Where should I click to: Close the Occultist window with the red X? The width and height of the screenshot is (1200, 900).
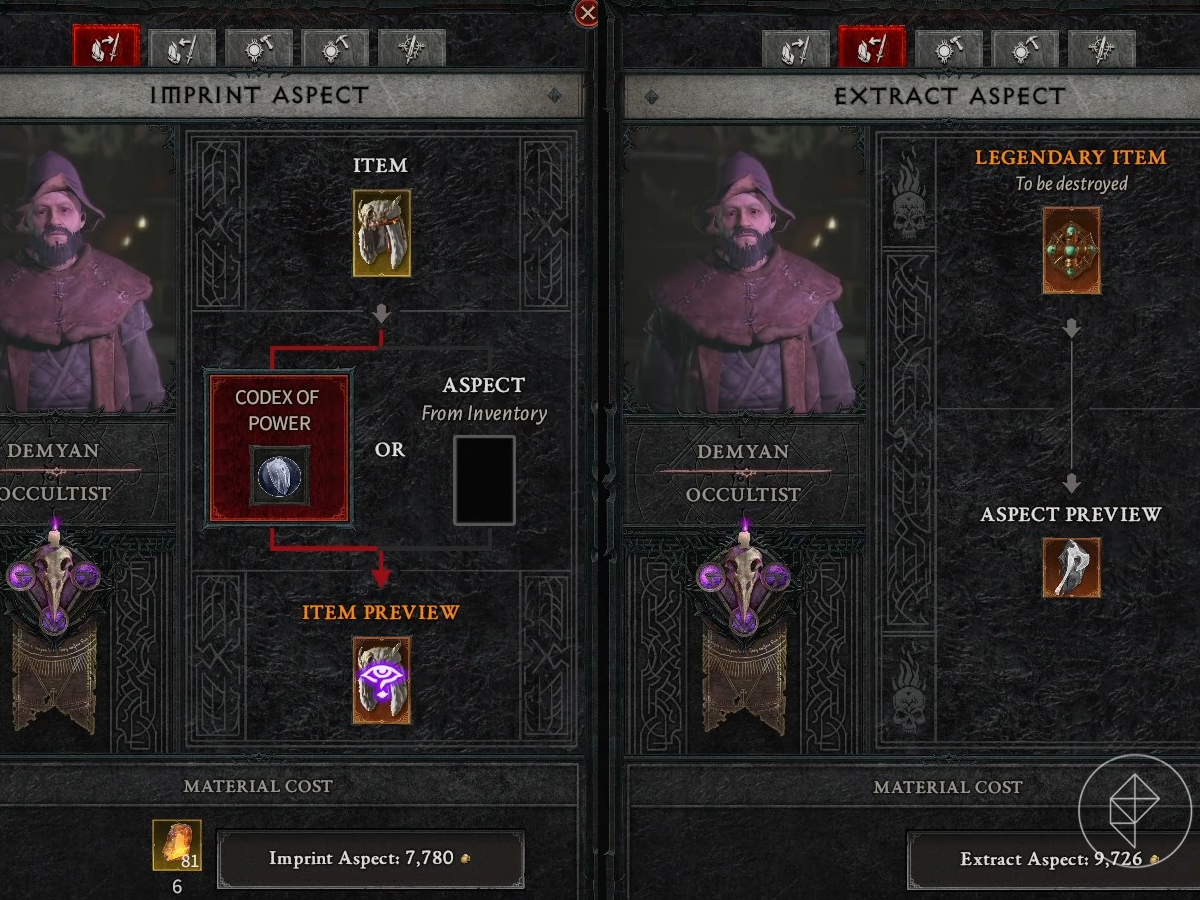pyautogui.click(x=588, y=13)
